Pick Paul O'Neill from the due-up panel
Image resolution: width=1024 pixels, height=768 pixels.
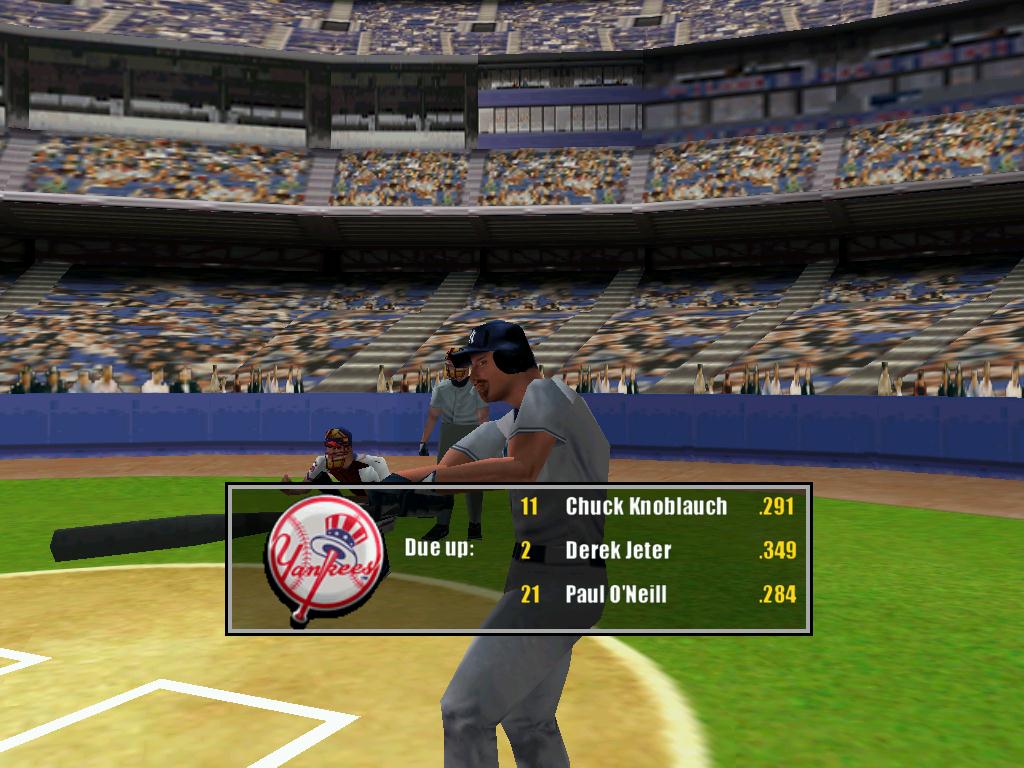click(616, 595)
